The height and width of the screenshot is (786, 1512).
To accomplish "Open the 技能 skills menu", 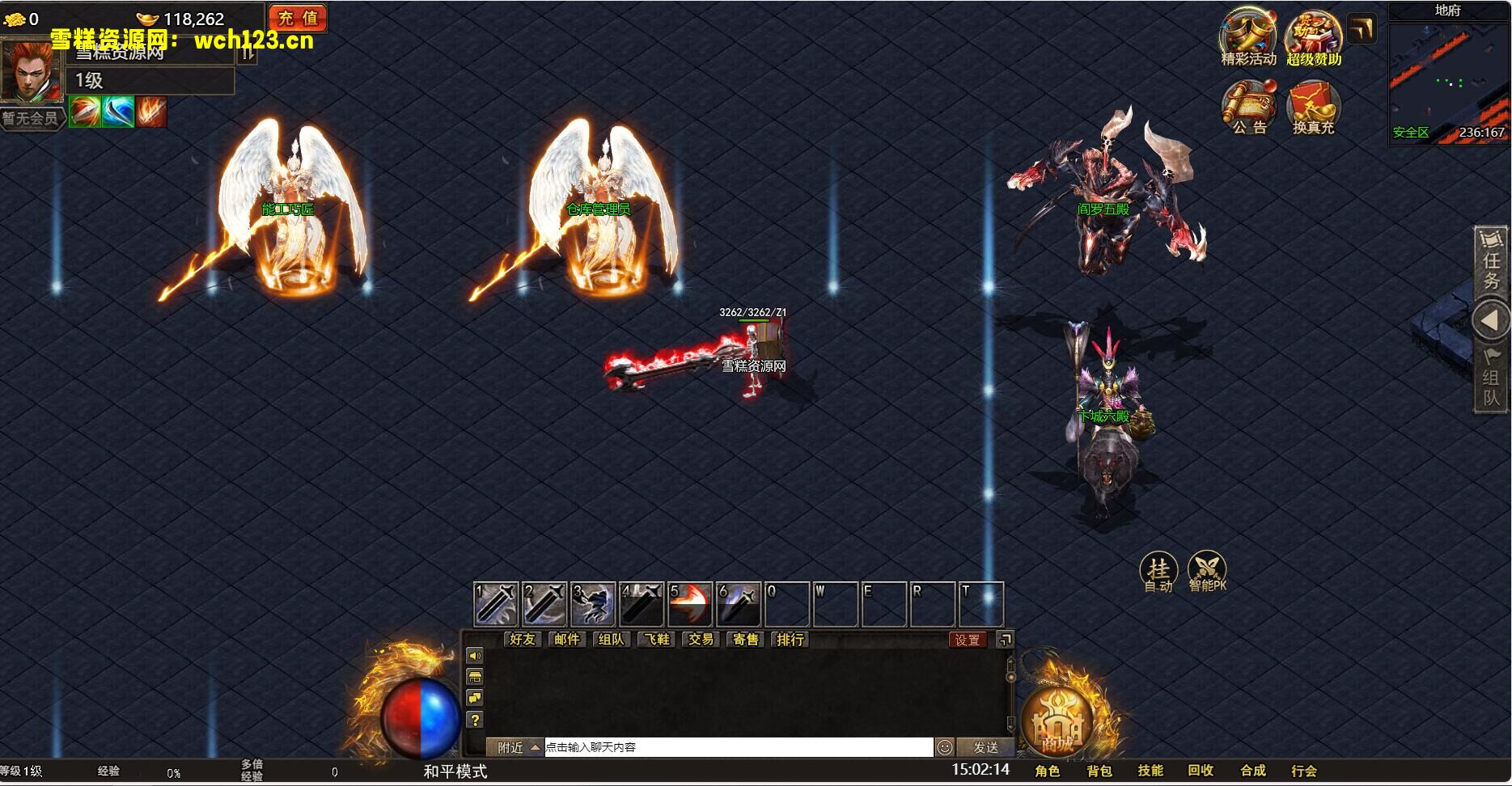I will point(1150,771).
